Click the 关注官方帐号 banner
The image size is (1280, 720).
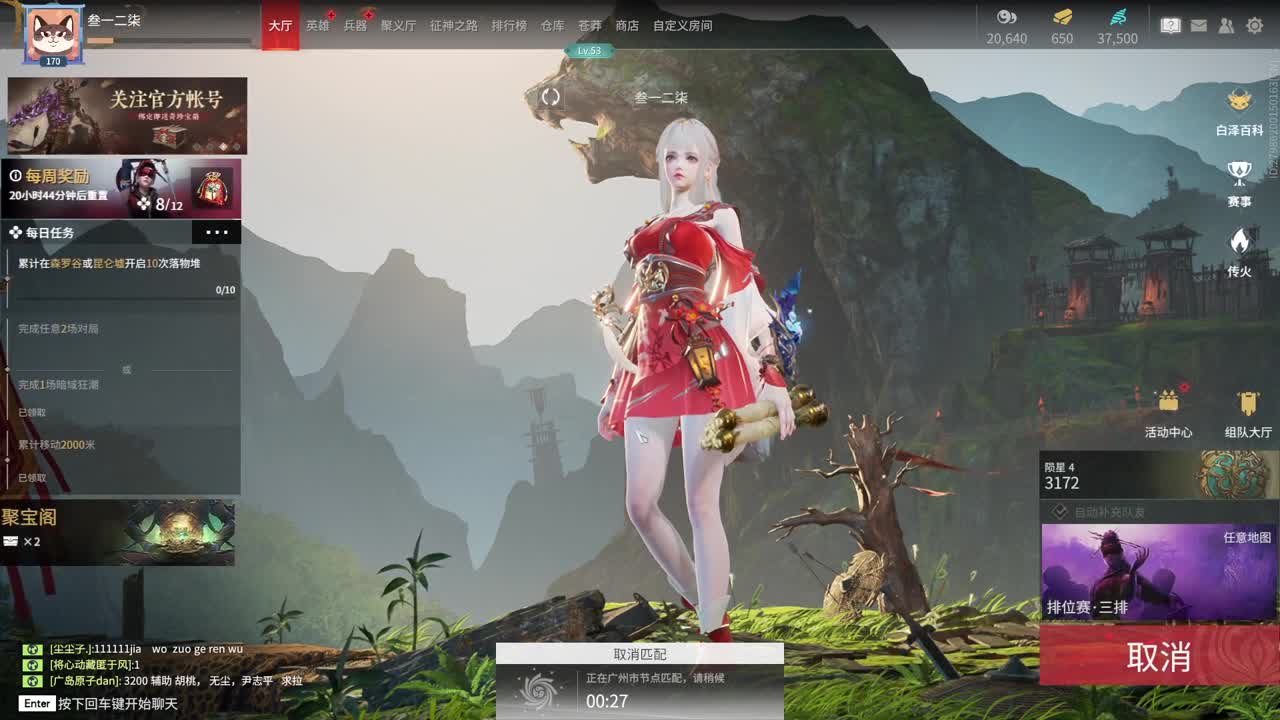pyautogui.click(x=126, y=115)
